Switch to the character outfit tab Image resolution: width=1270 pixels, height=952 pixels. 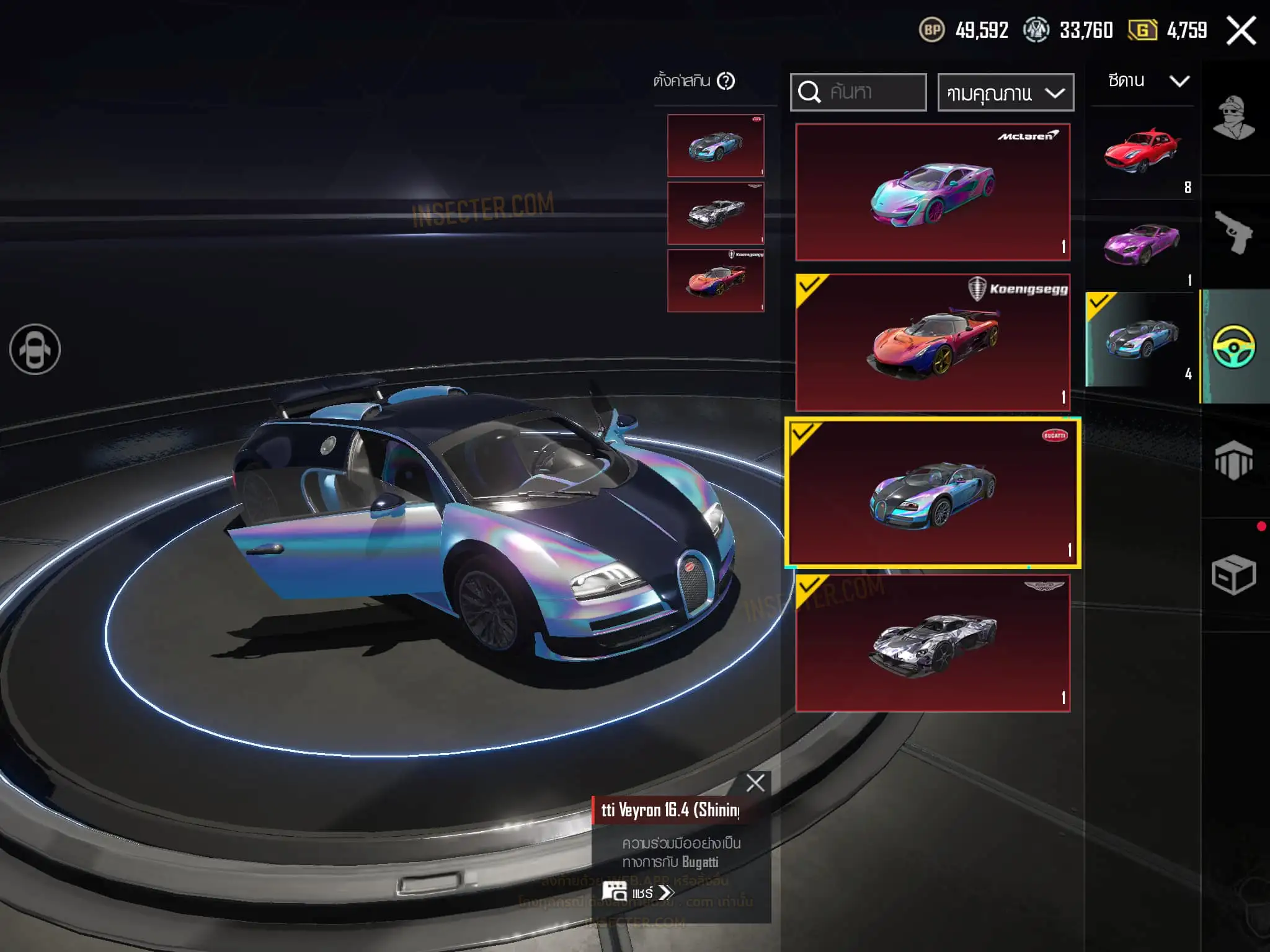(x=1233, y=118)
